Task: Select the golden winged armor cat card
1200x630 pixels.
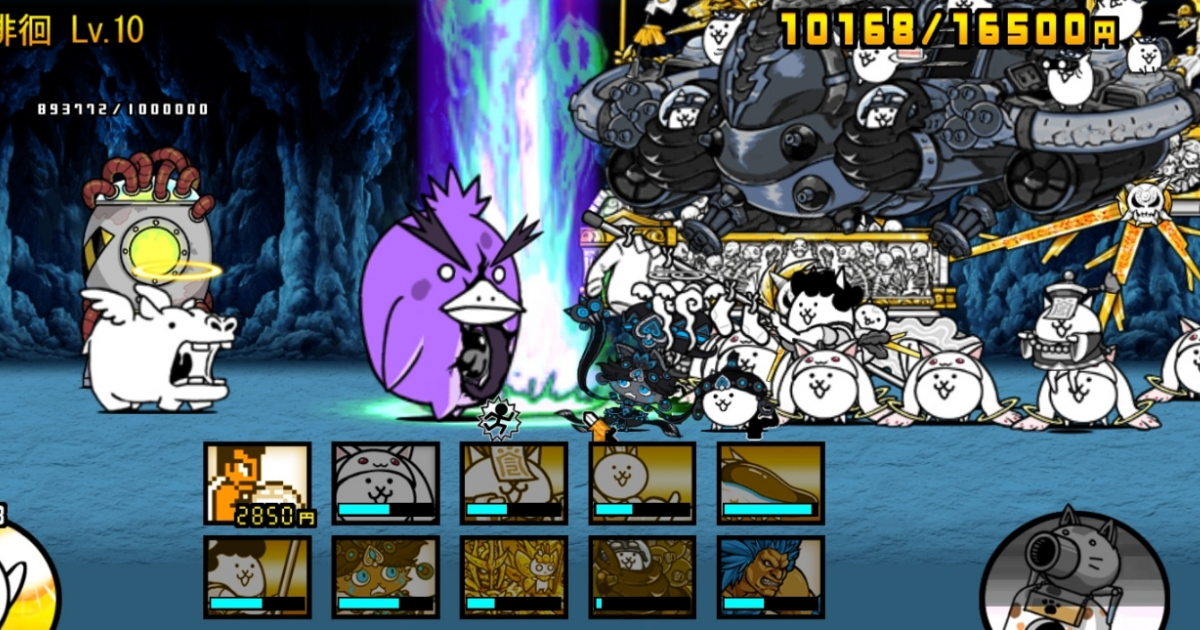Action: coord(513,577)
